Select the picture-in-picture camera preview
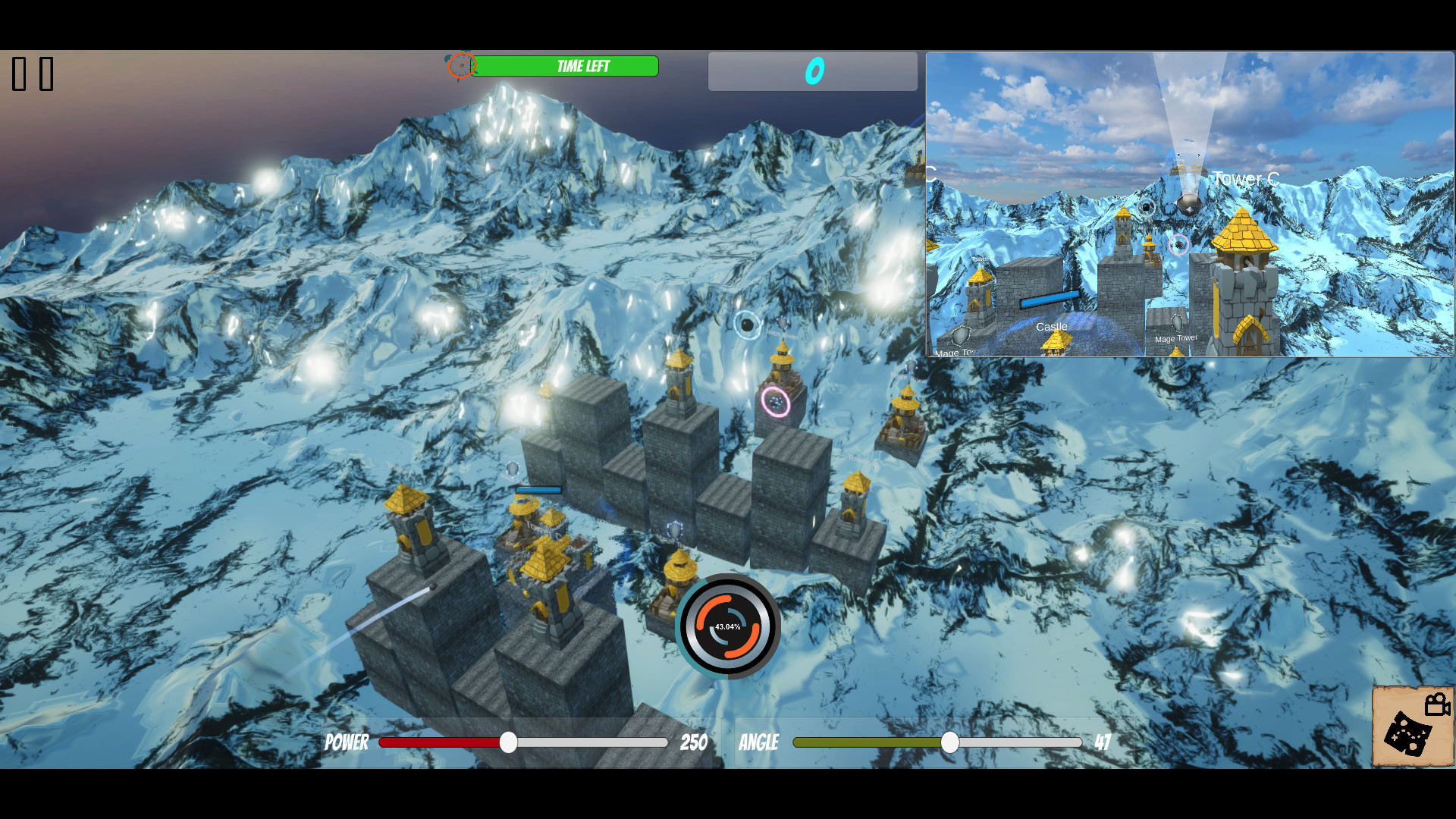The image size is (1456, 819). pyautogui.click(x=1189, y=204)
